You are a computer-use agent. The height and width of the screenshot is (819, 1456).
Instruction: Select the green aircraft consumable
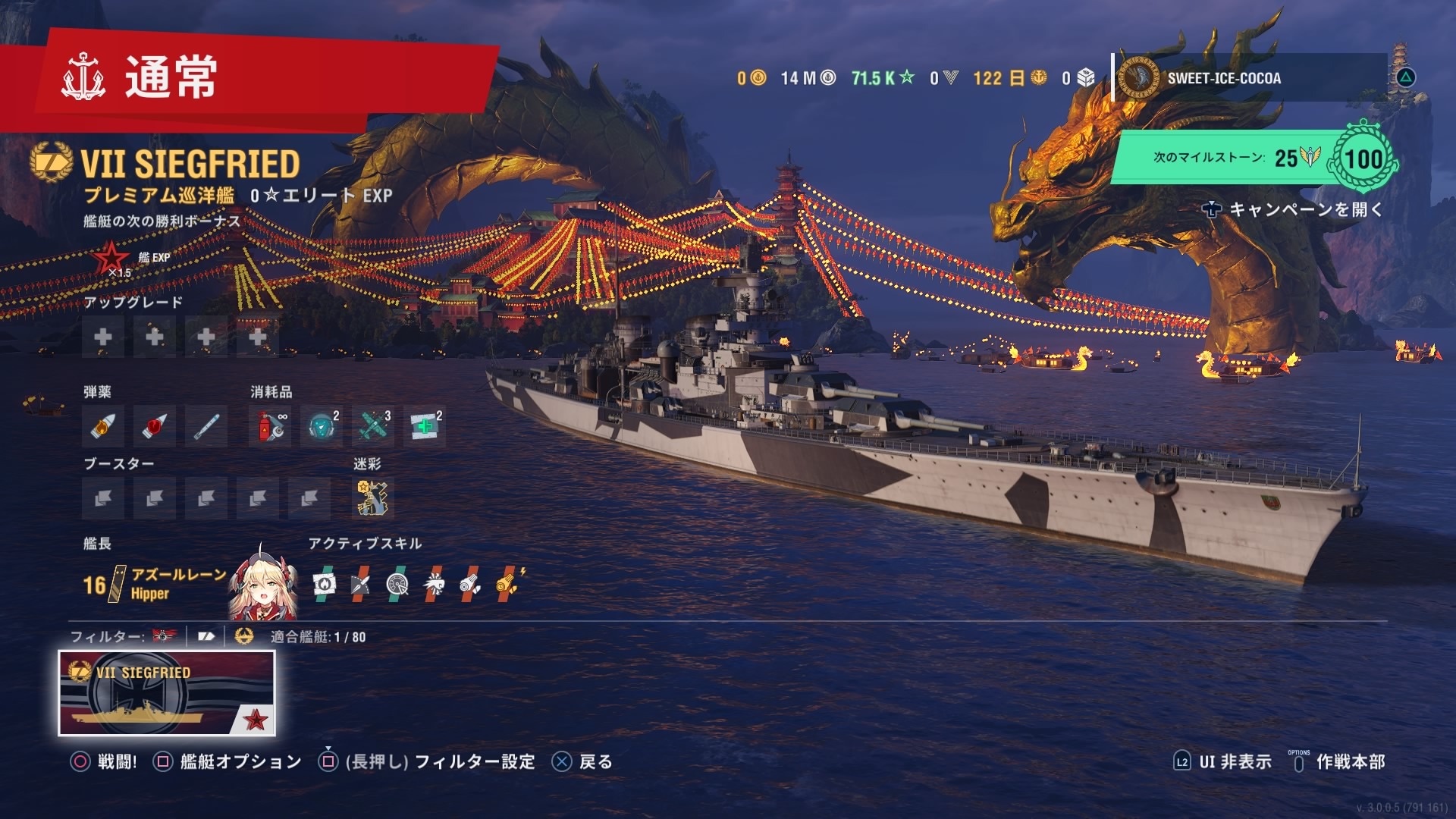tap(373, 426)
